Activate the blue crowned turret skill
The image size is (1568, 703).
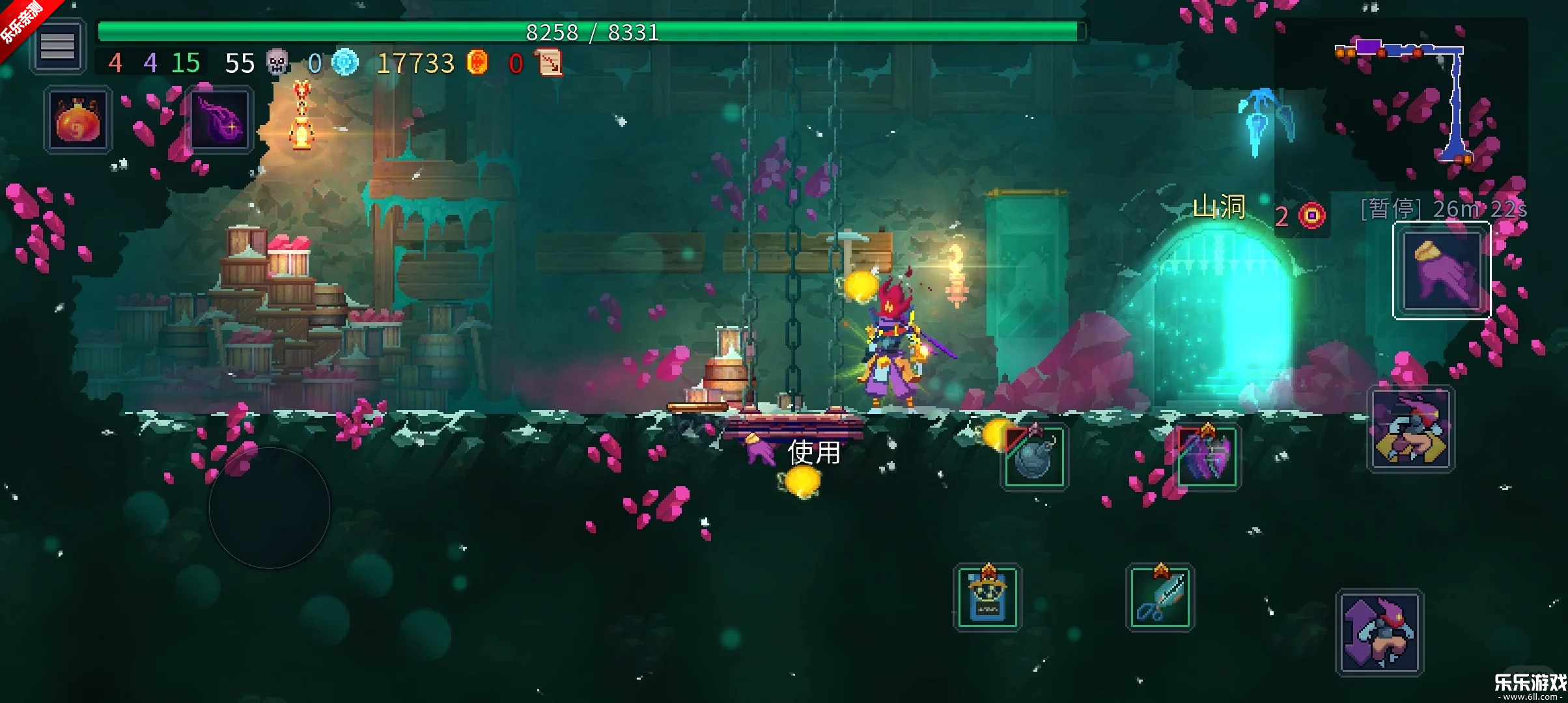click(987, 598)
